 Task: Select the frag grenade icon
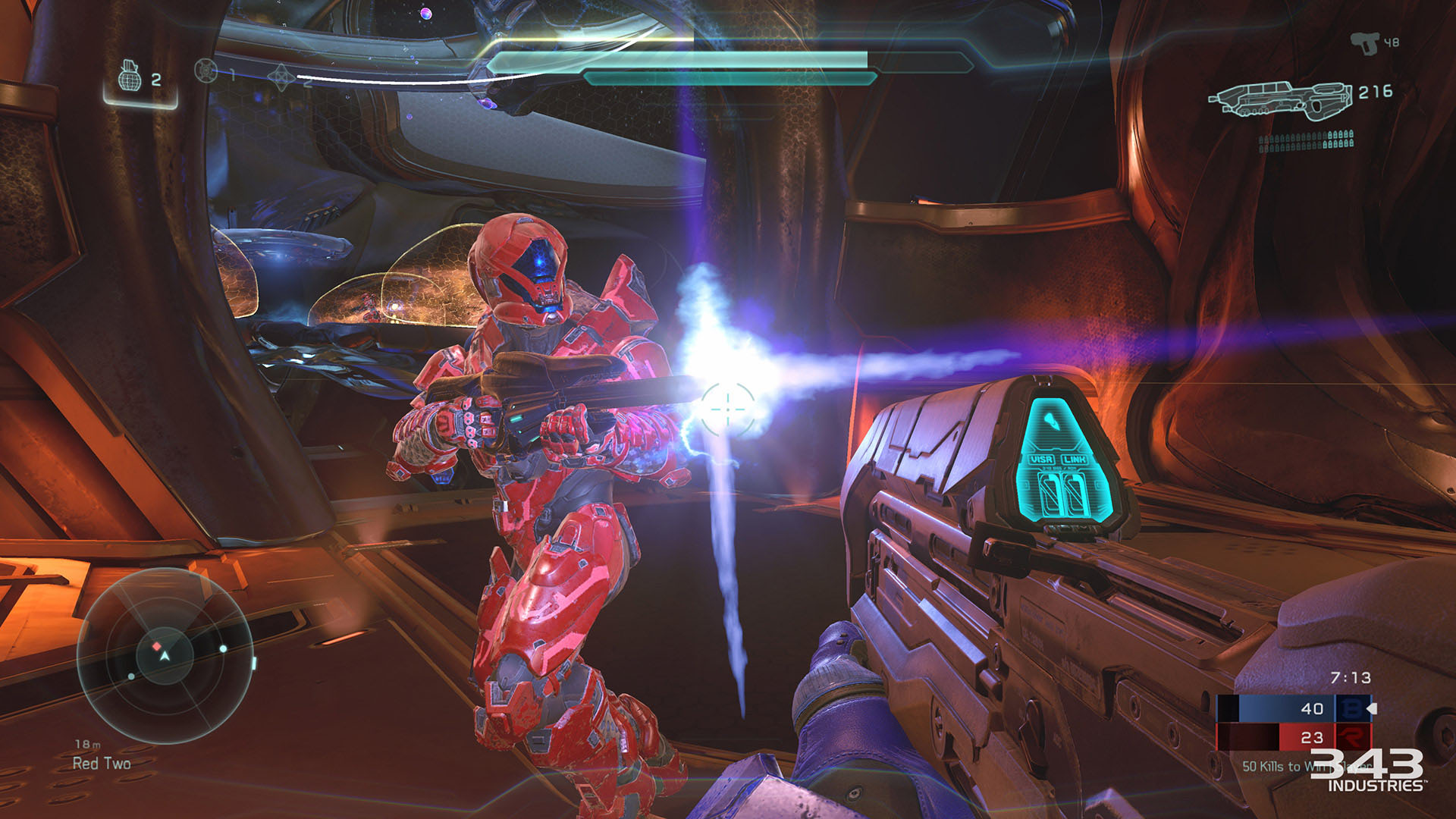(130, 77)
